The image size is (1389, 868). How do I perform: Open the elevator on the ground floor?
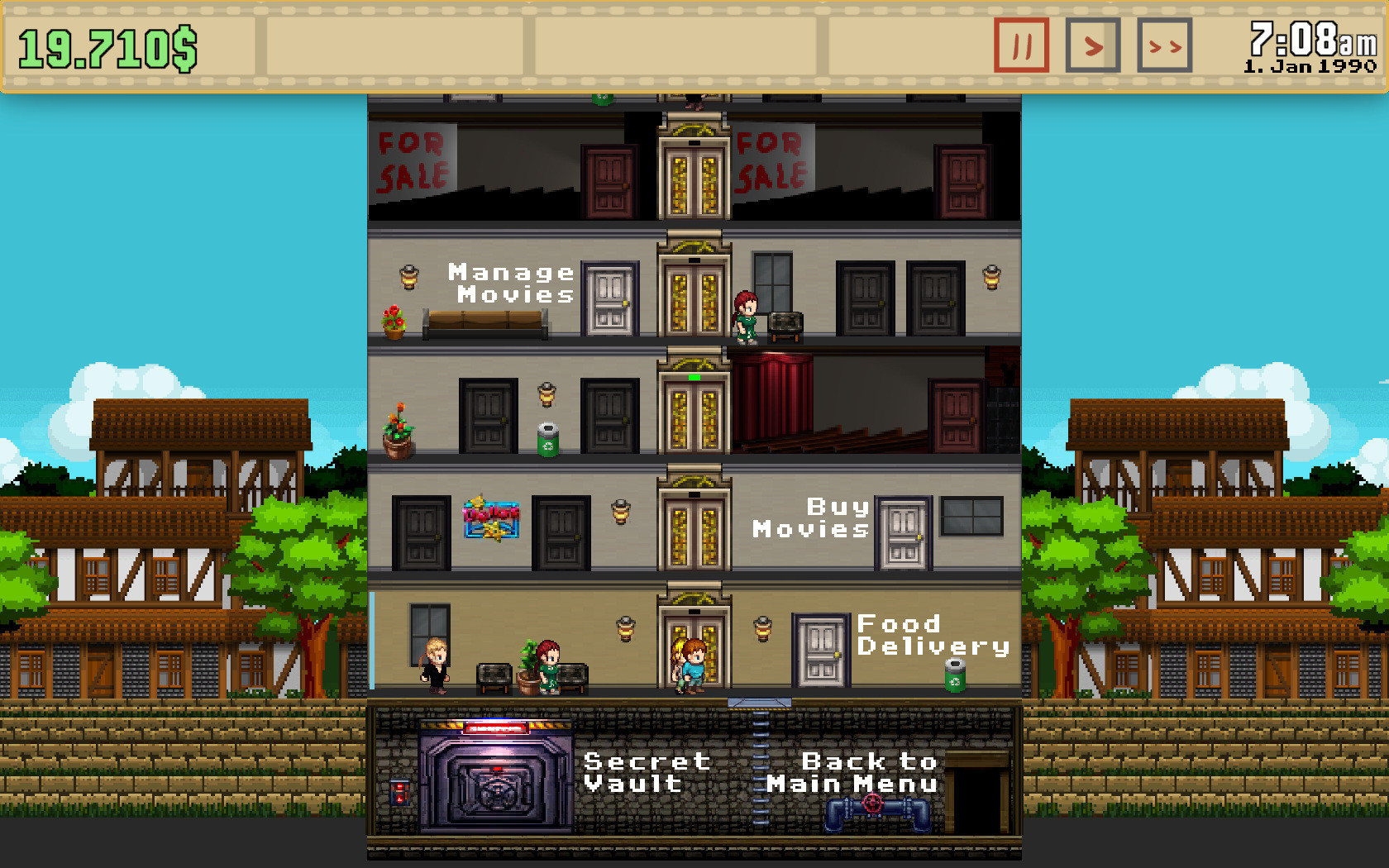pyautogui.click(x=693, y=645)
